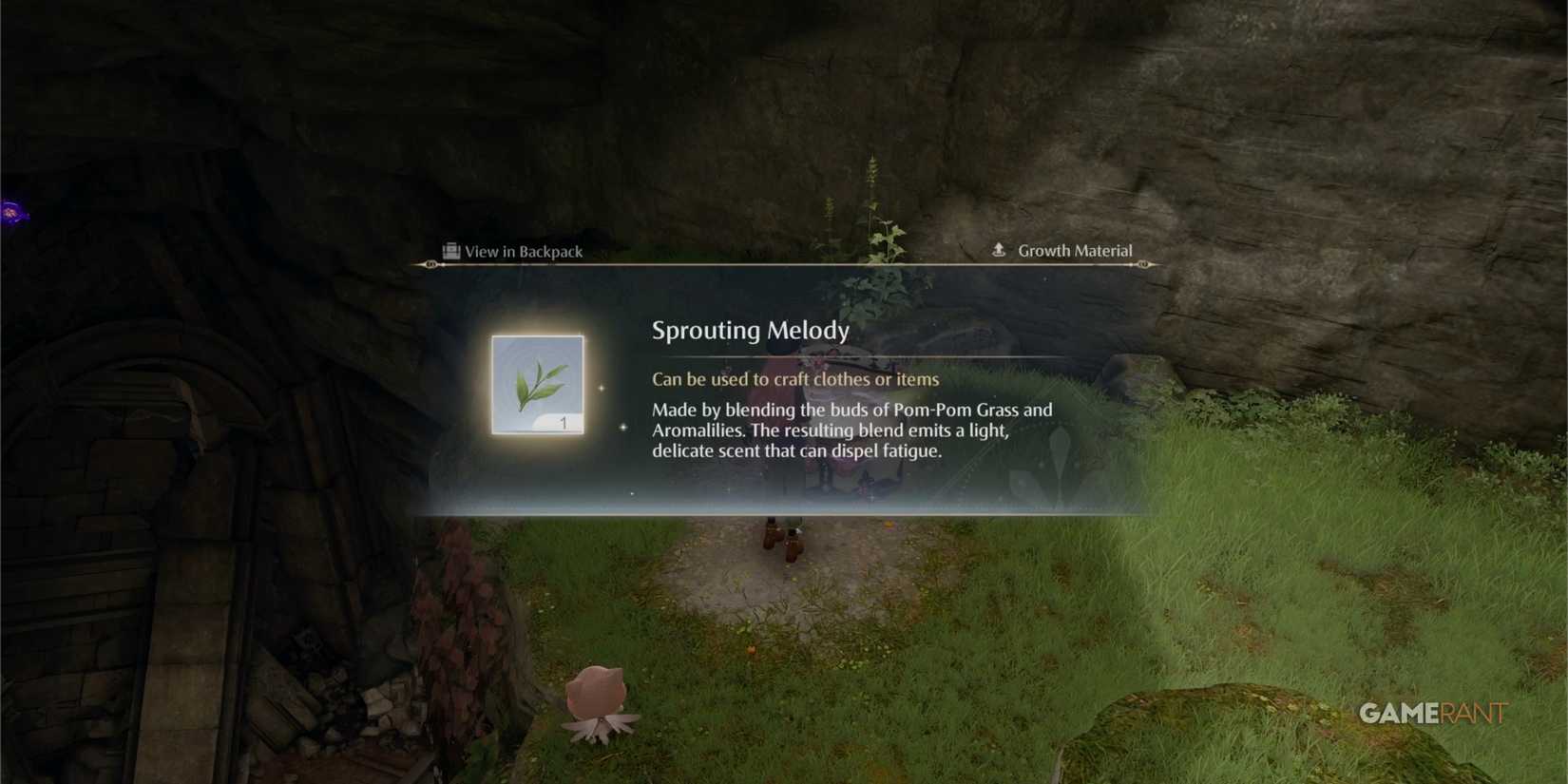Click the quantity indicator showing 1
Screen dimensions: 1568x784
[x=564, y=421]
